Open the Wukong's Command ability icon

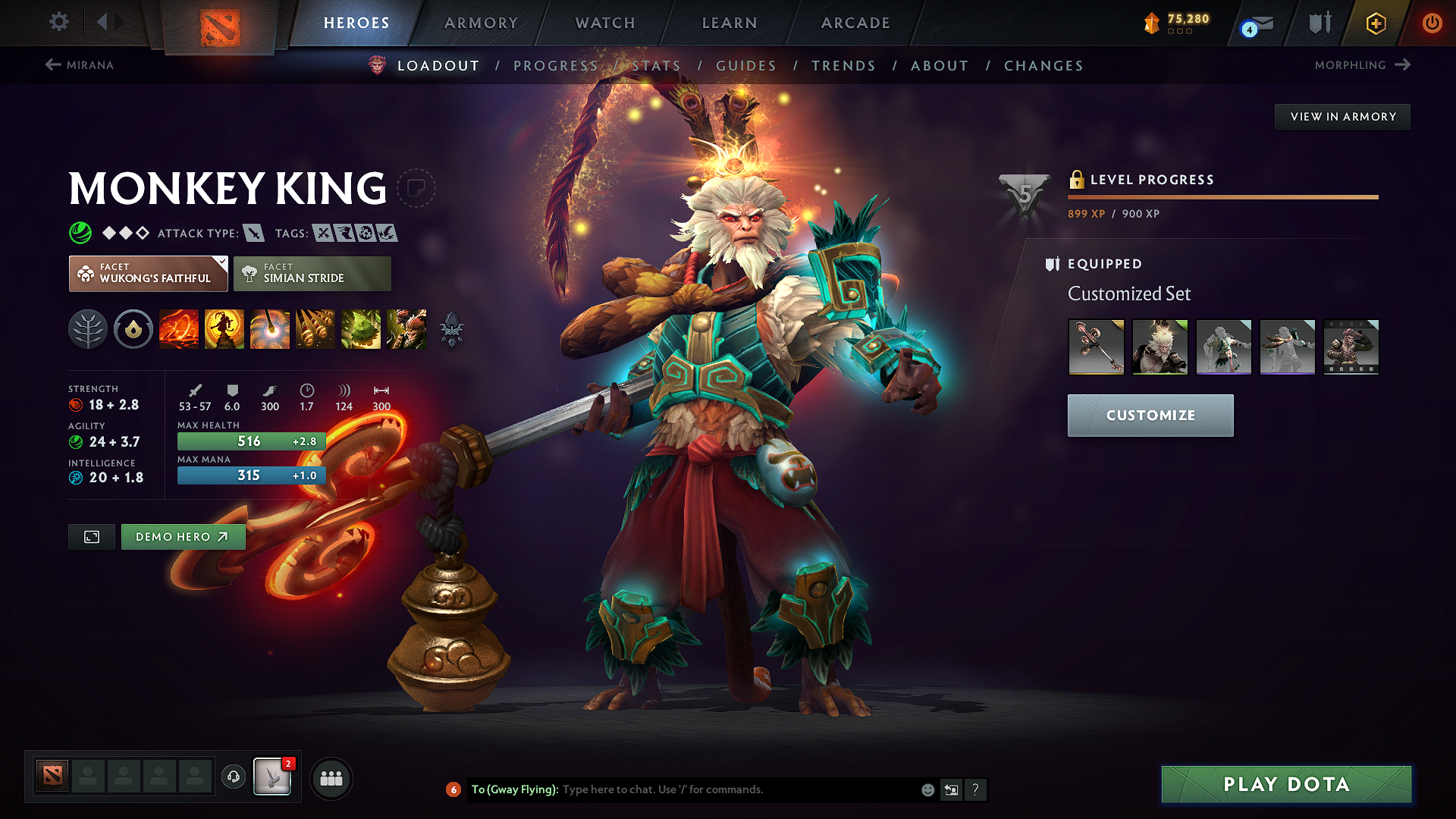coord(406,329)
